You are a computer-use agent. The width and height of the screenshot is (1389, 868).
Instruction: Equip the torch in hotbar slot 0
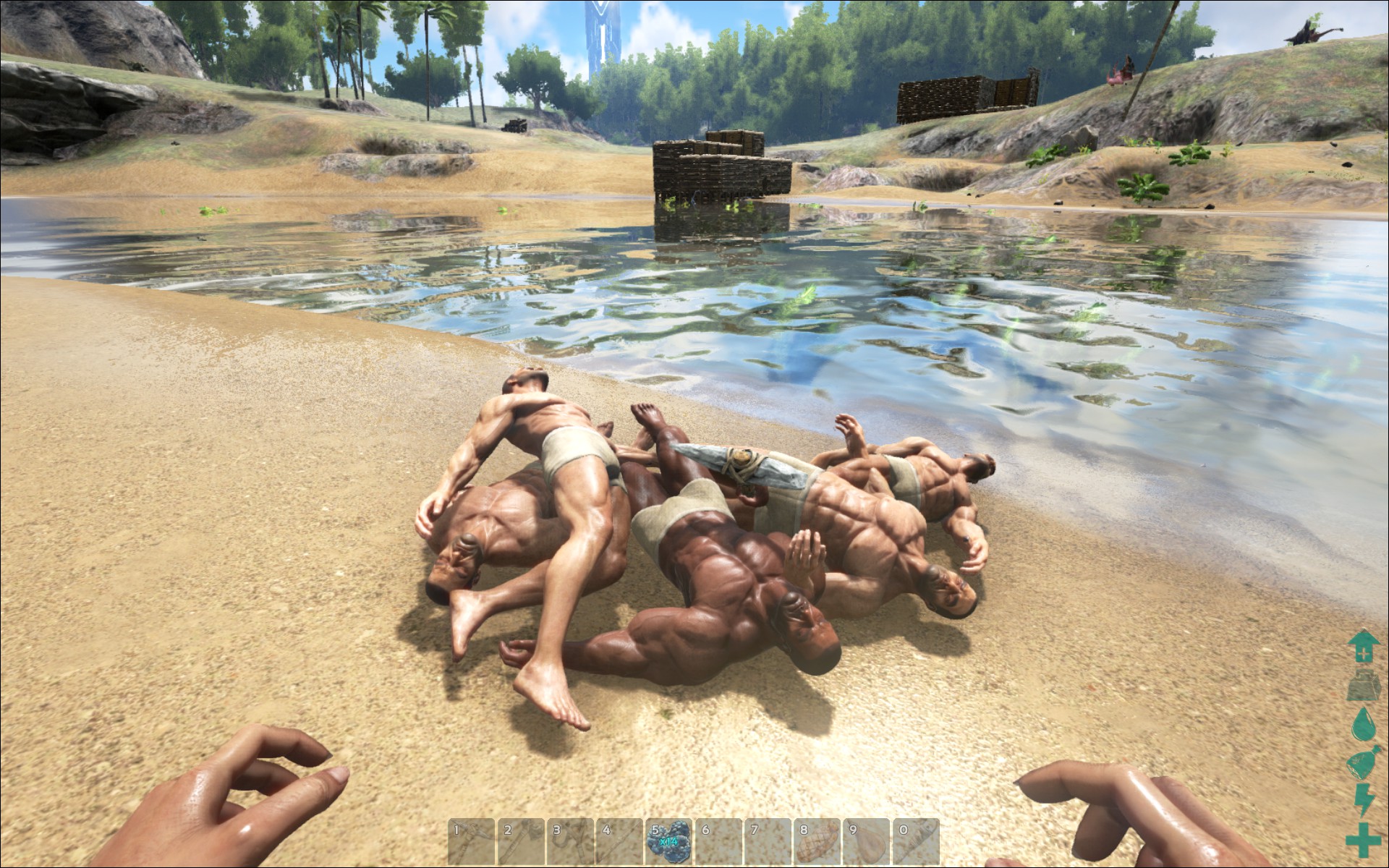click(x=916, y=842)
